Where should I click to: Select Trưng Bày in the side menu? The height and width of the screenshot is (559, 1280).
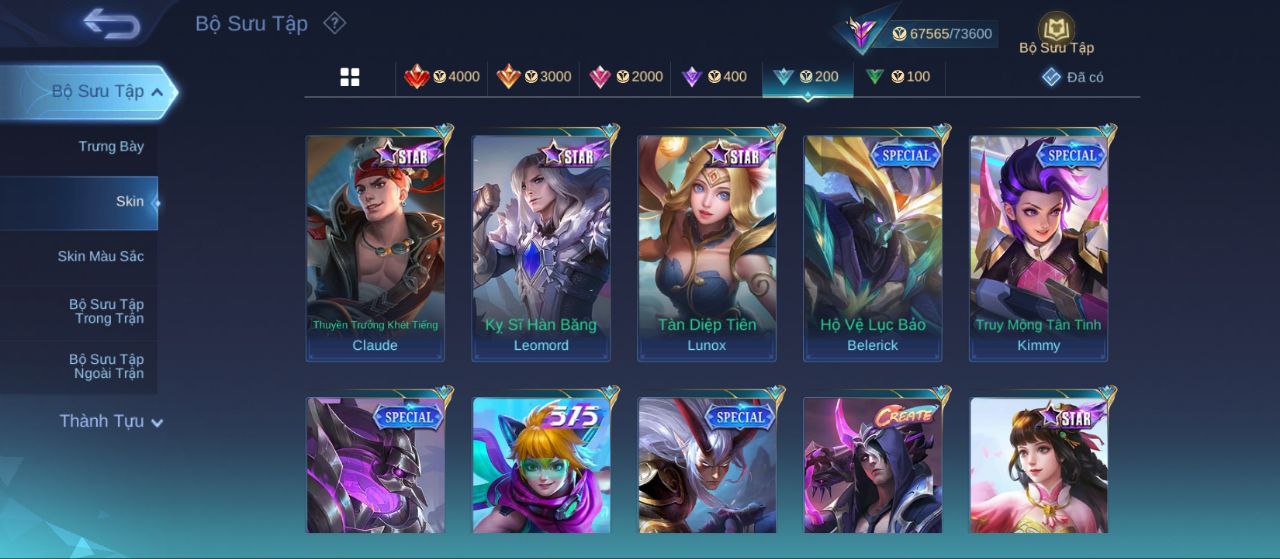[111, 147]
